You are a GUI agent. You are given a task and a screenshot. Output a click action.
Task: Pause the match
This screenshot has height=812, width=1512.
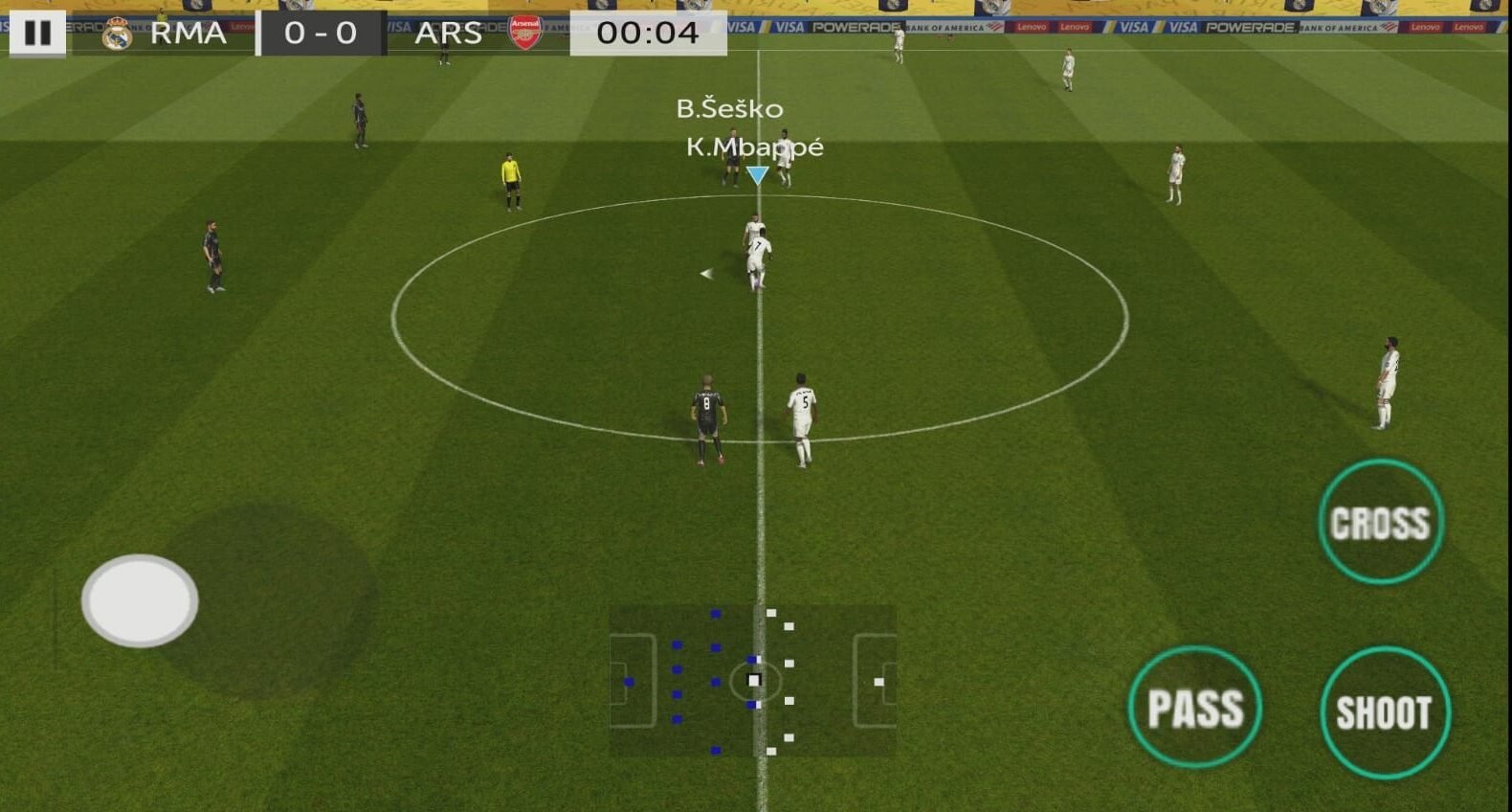click(x=37, y=33)
